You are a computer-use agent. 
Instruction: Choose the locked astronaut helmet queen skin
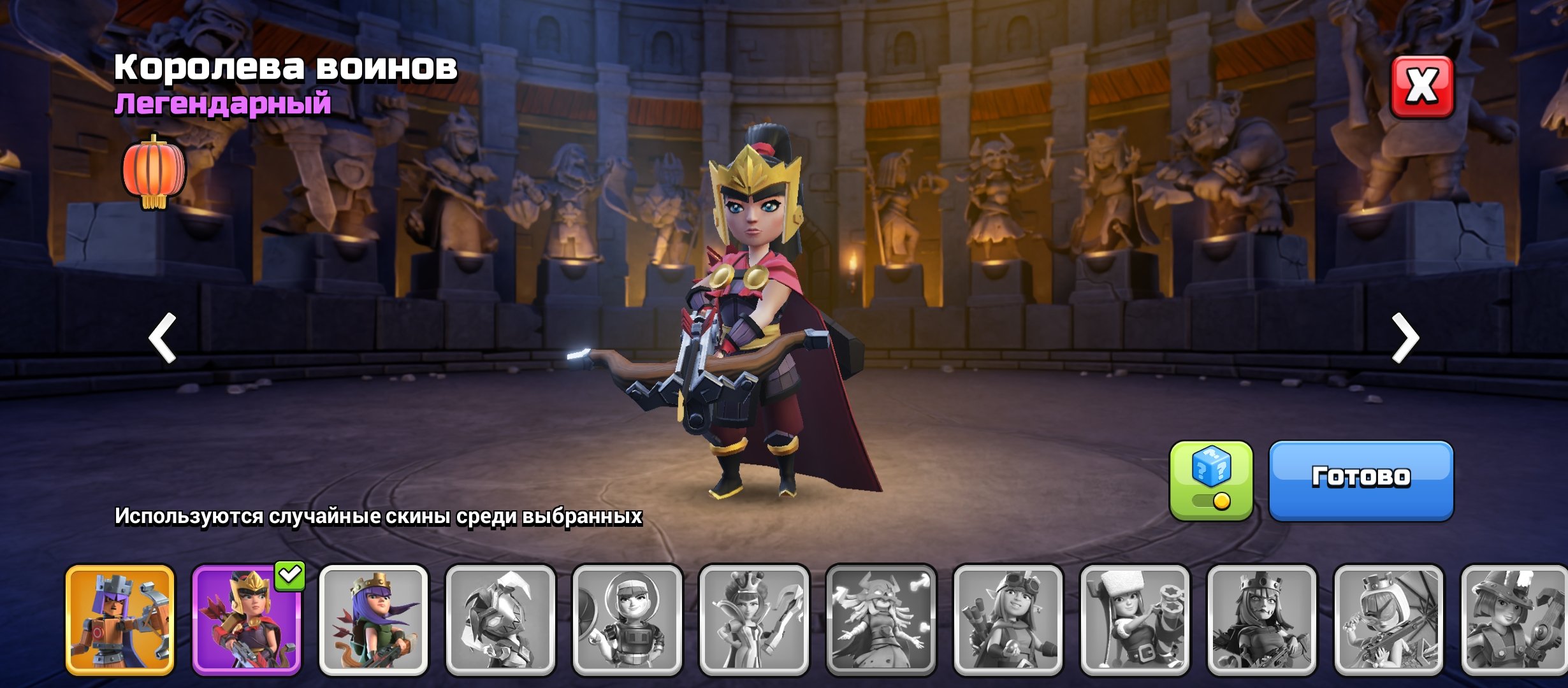point(627,619)
